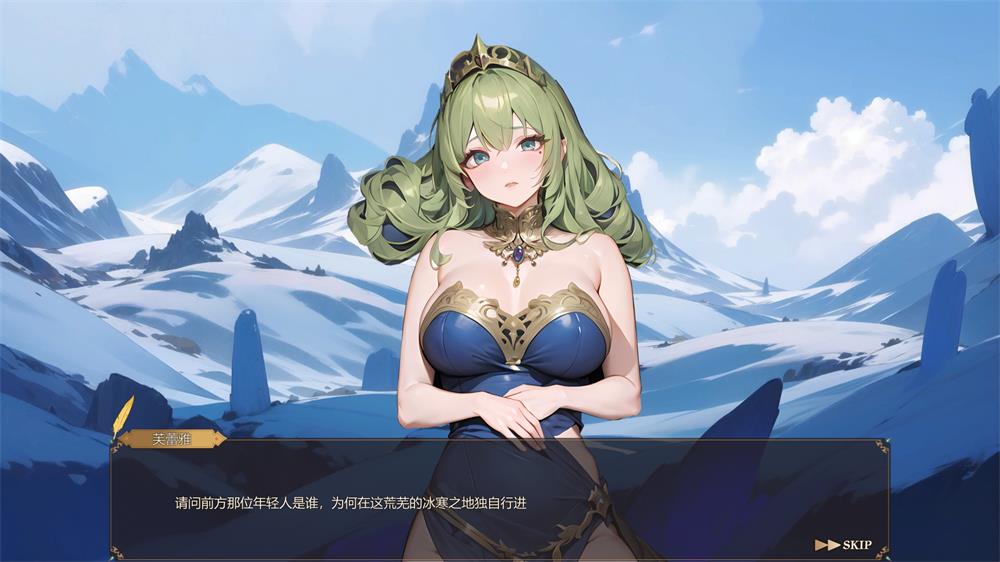Advance the dialogue by clicking the text box
1000x562 pixels.
pos(498,503)
